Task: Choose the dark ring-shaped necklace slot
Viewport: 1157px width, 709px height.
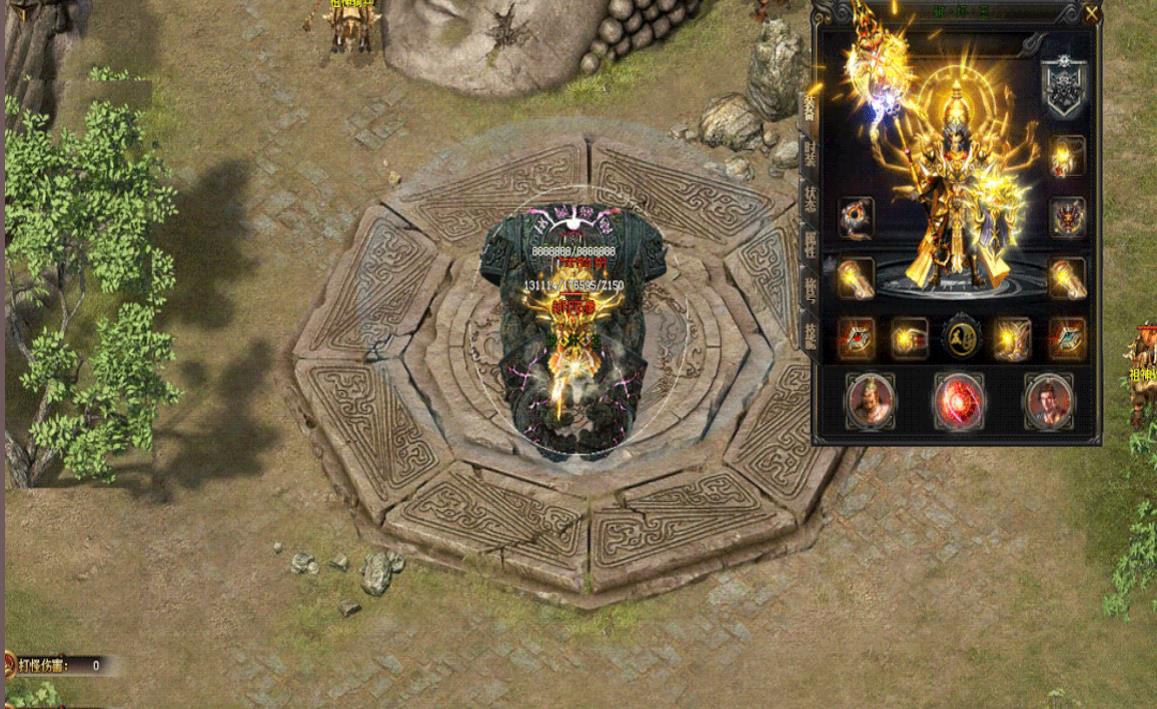Action: pos(856,217)
